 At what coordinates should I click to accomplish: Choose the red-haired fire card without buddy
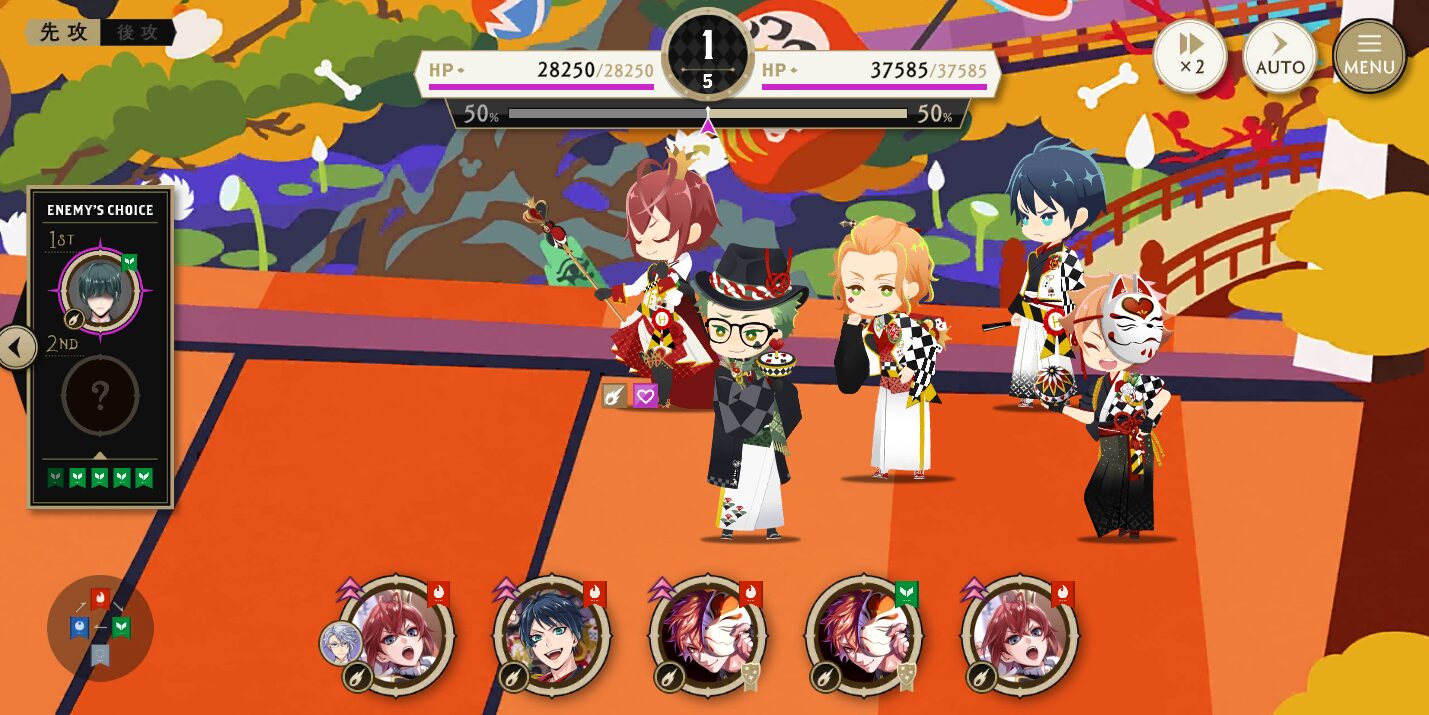[x=1020, y=634]
